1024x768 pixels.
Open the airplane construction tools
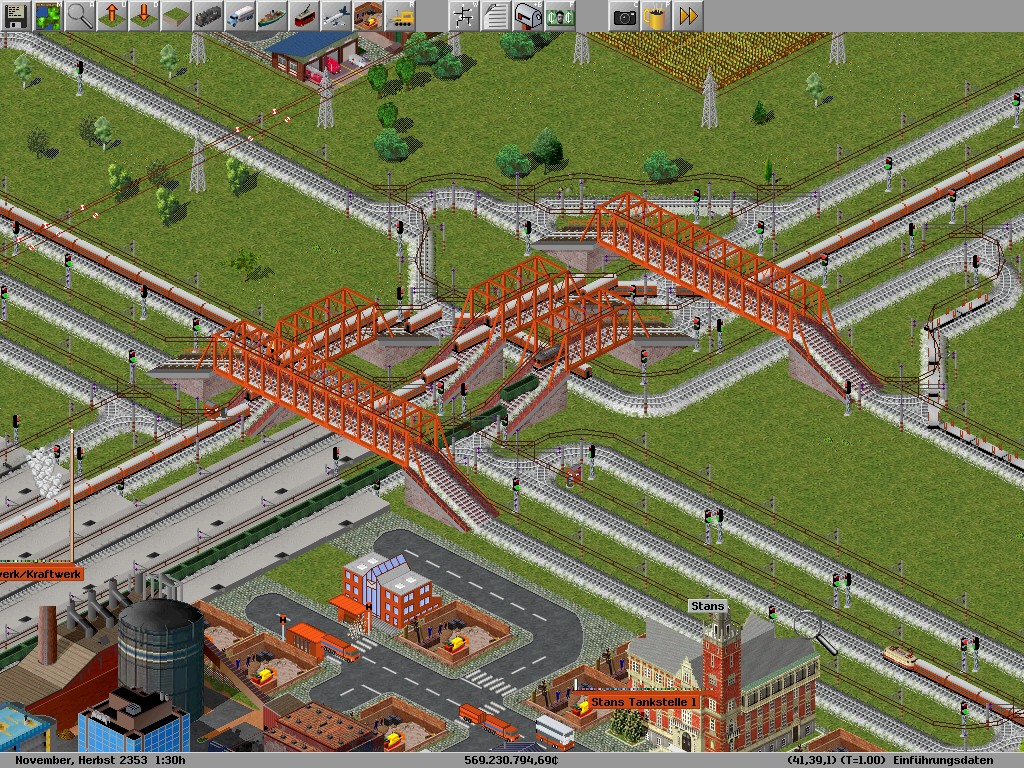[336, 16]
